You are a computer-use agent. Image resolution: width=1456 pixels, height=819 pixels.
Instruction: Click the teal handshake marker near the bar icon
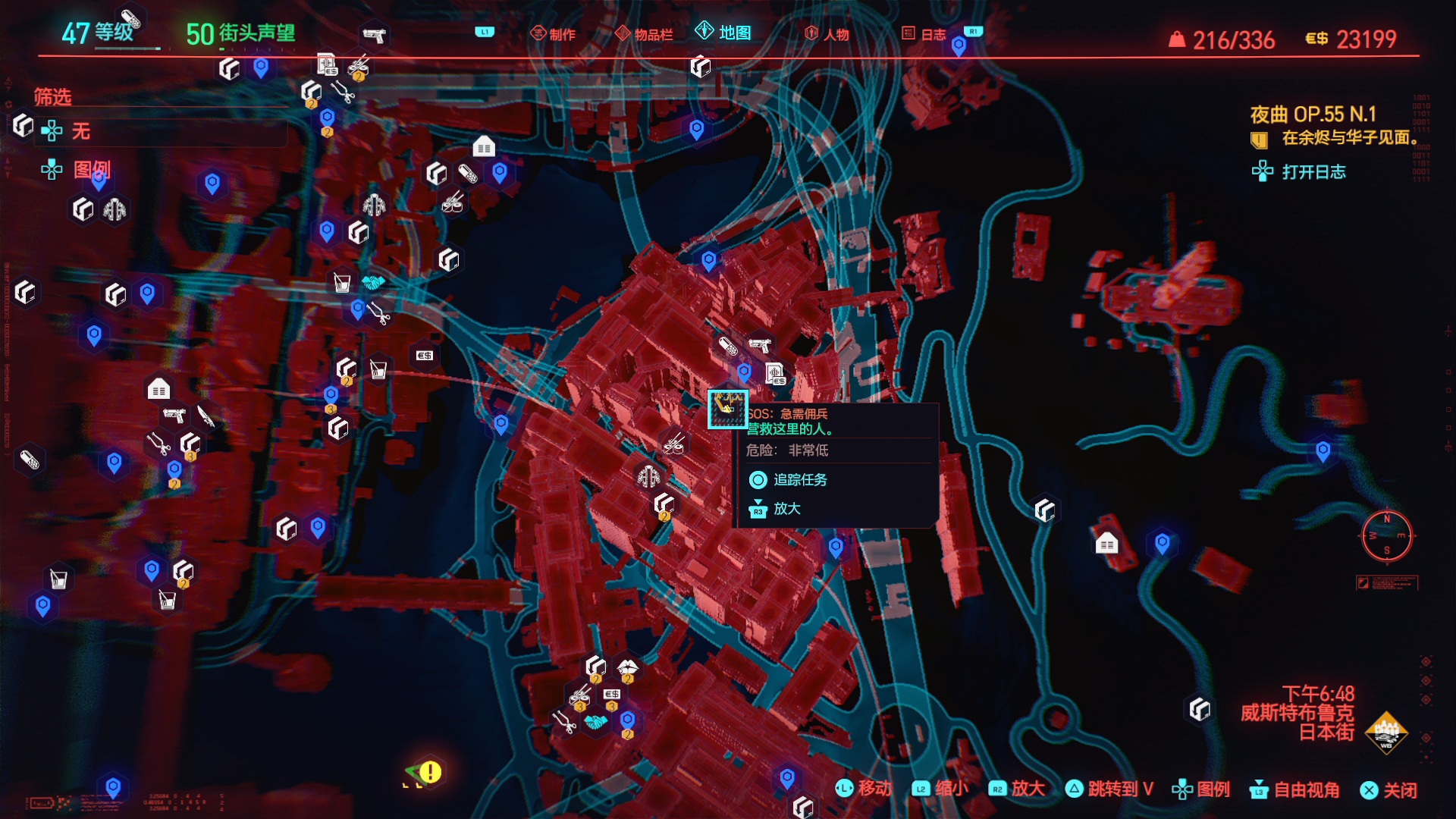pos(372,283)
